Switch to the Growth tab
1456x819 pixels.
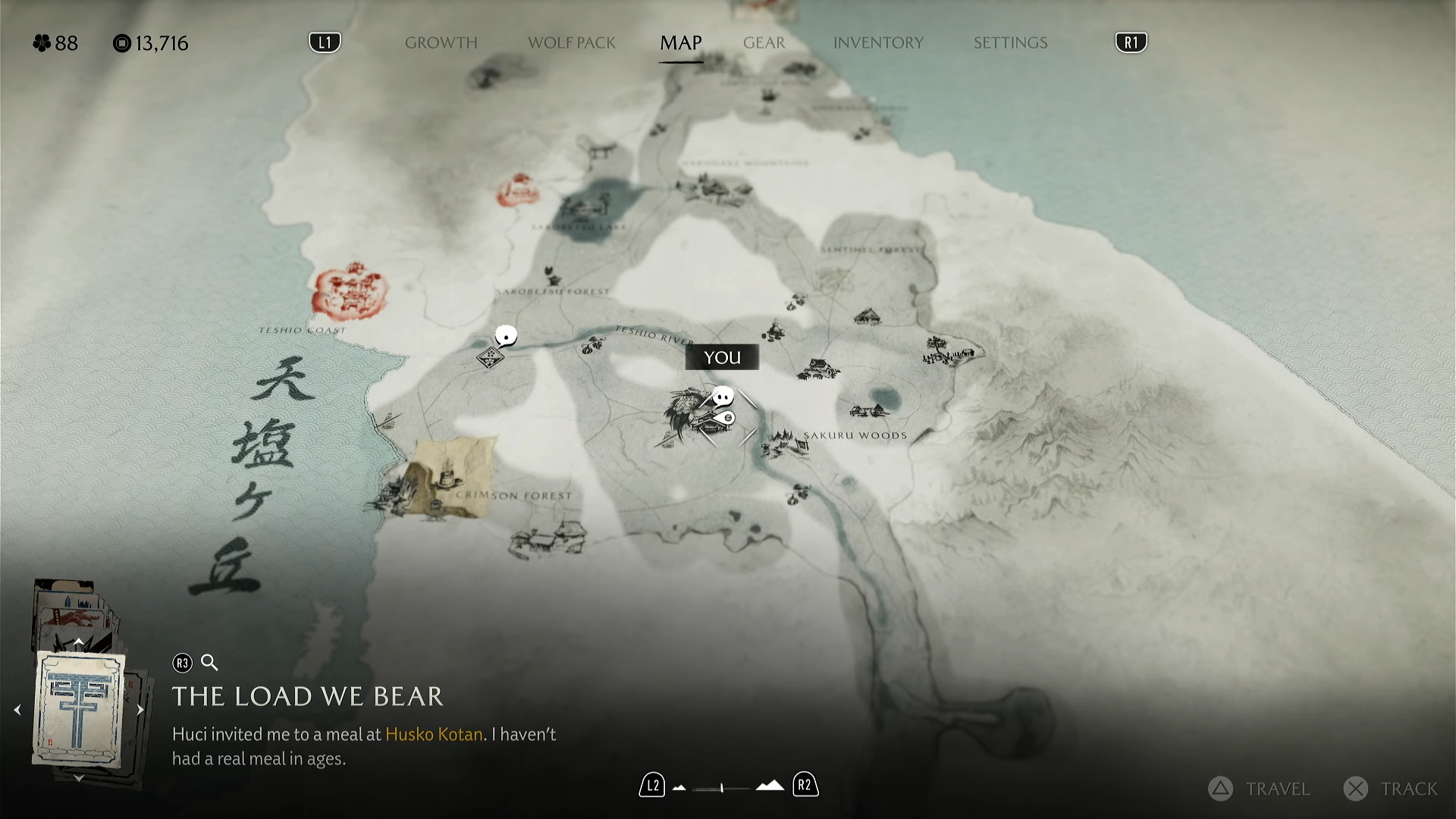coord(441,43)
